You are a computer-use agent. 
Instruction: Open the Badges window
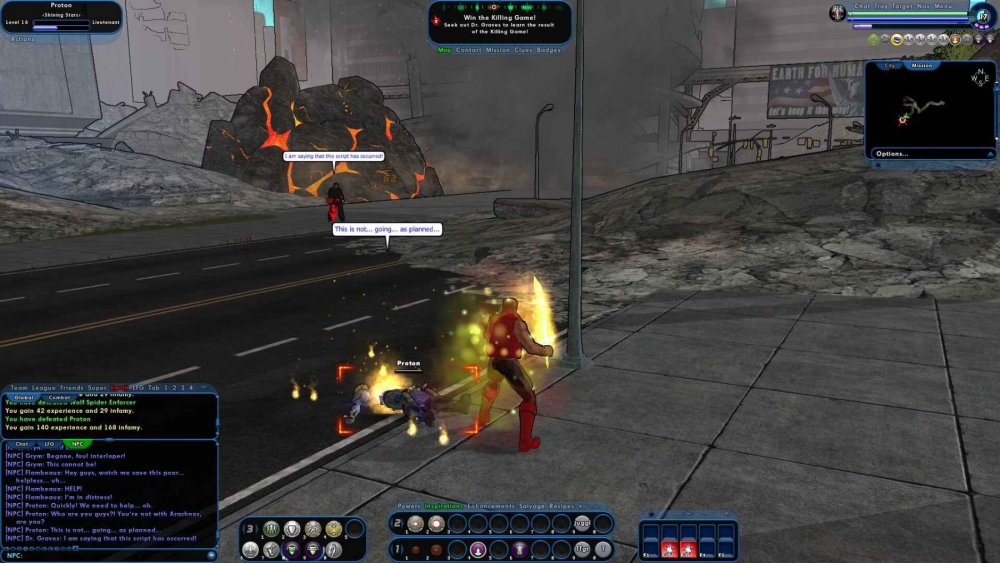[x=549, y=50]
